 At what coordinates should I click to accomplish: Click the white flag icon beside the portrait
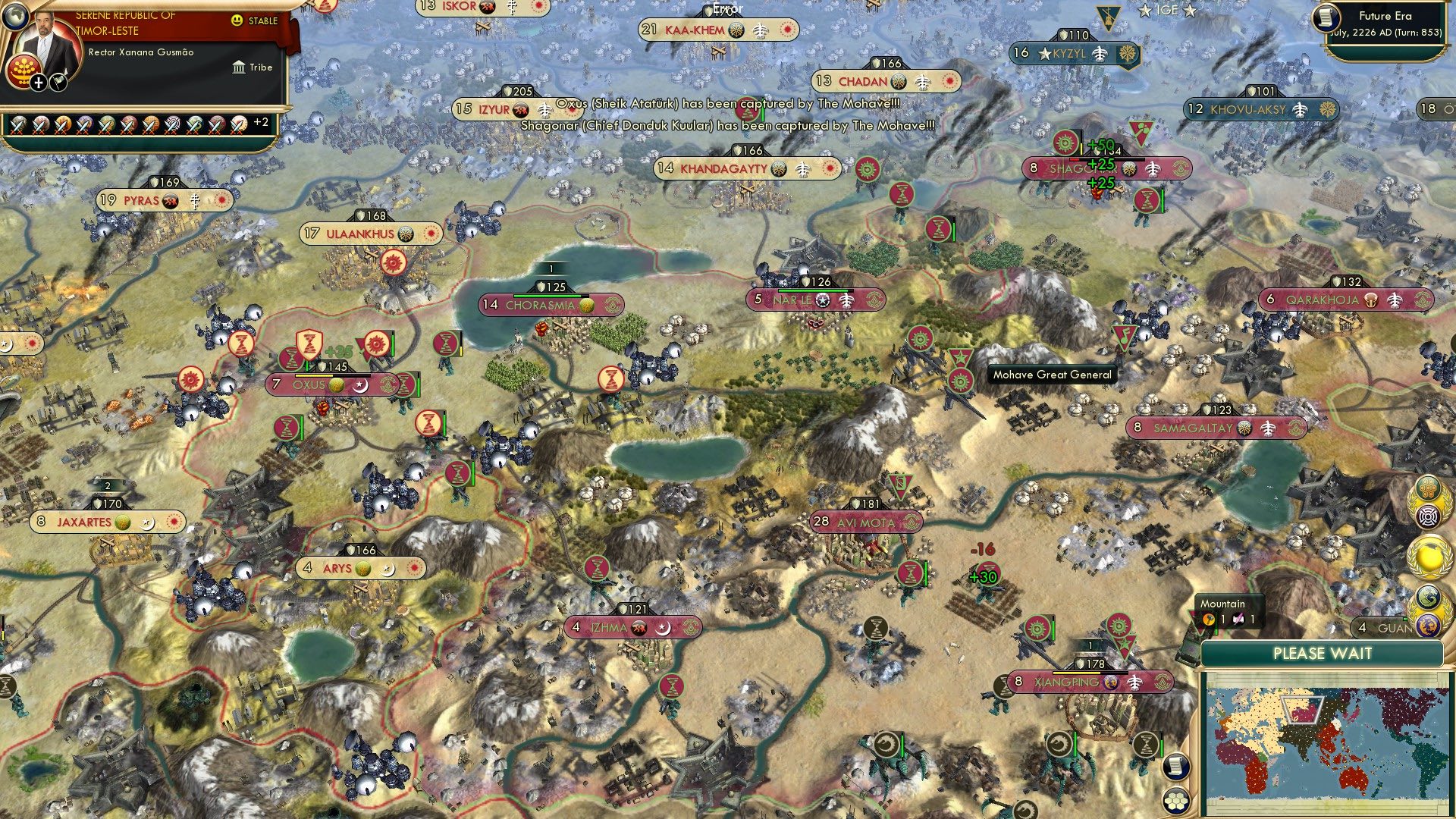59,83
